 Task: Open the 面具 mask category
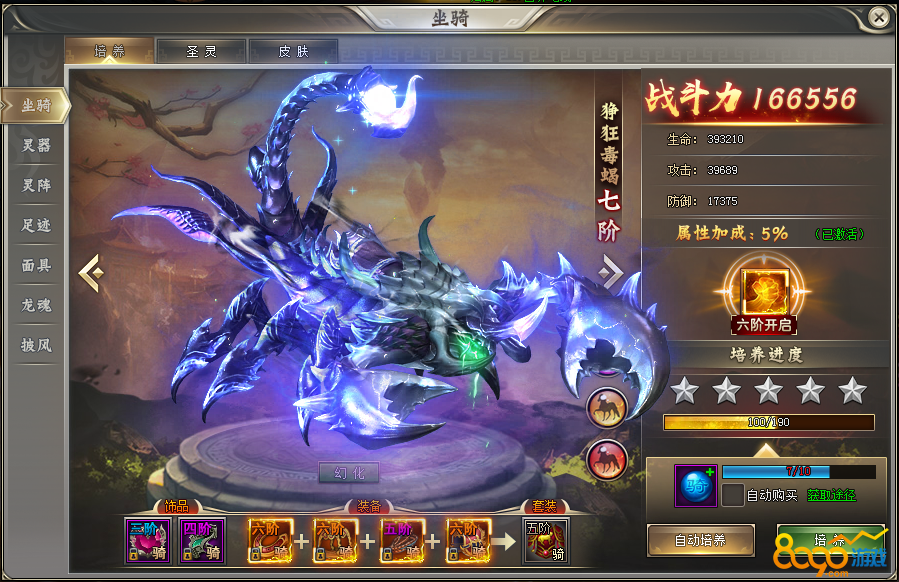36,265
